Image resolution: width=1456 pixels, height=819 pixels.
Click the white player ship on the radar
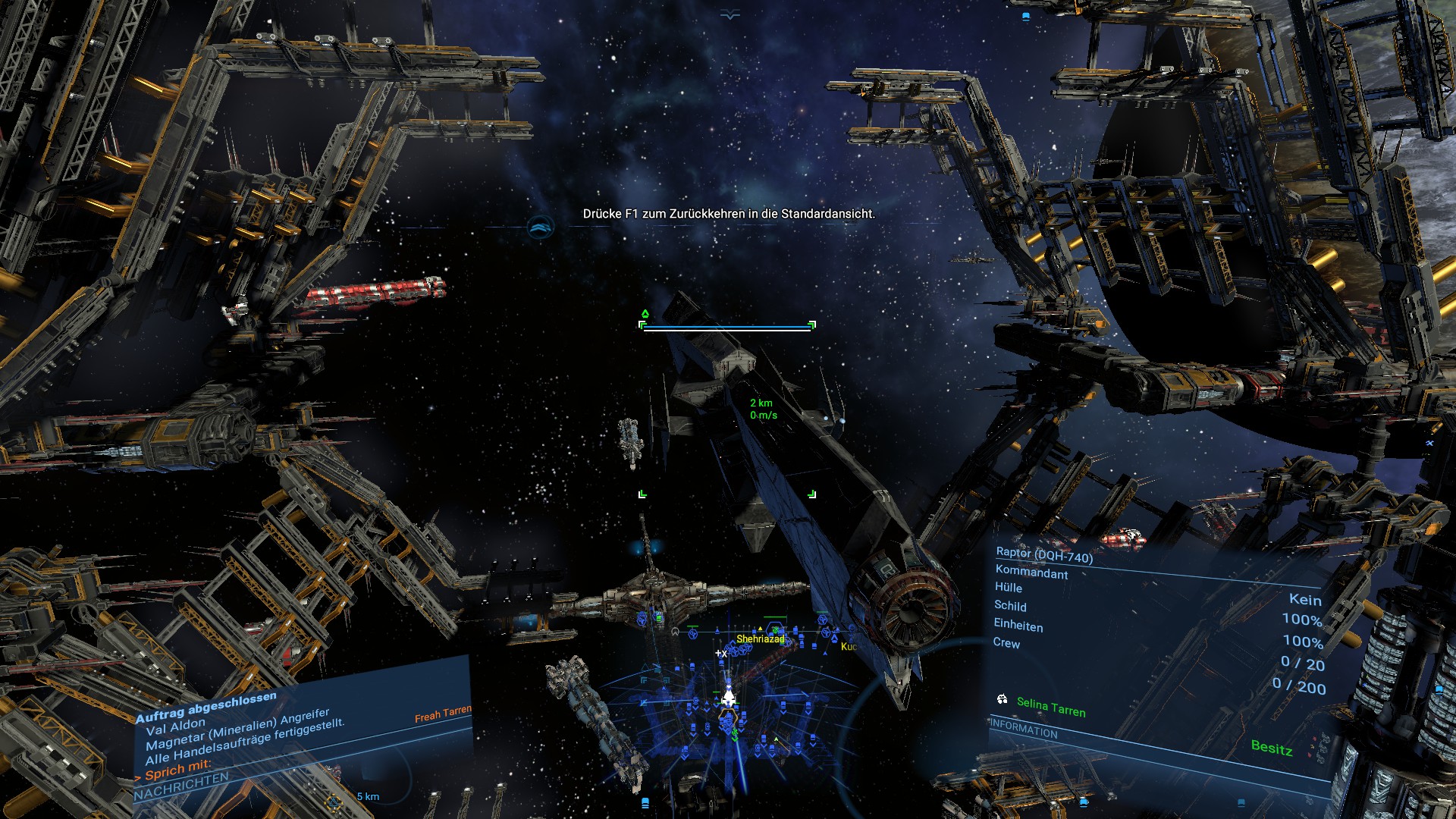[x=728, y=696]
